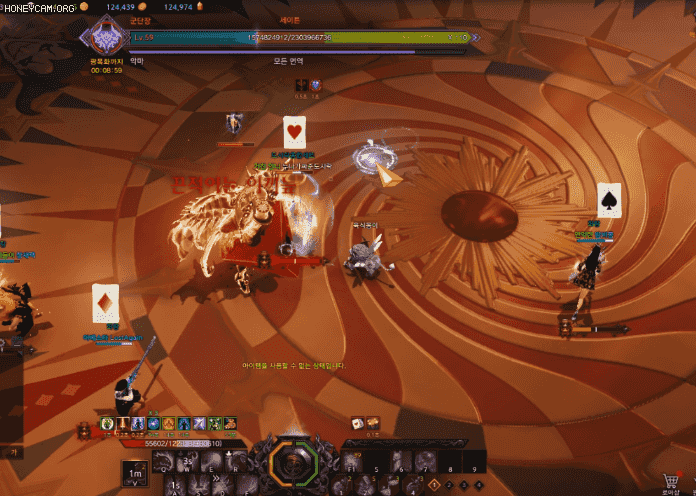Image resolution: width=696 pixels, height=496 pixels.
Task: Use the F1 battle item slot
Action: 352,462
